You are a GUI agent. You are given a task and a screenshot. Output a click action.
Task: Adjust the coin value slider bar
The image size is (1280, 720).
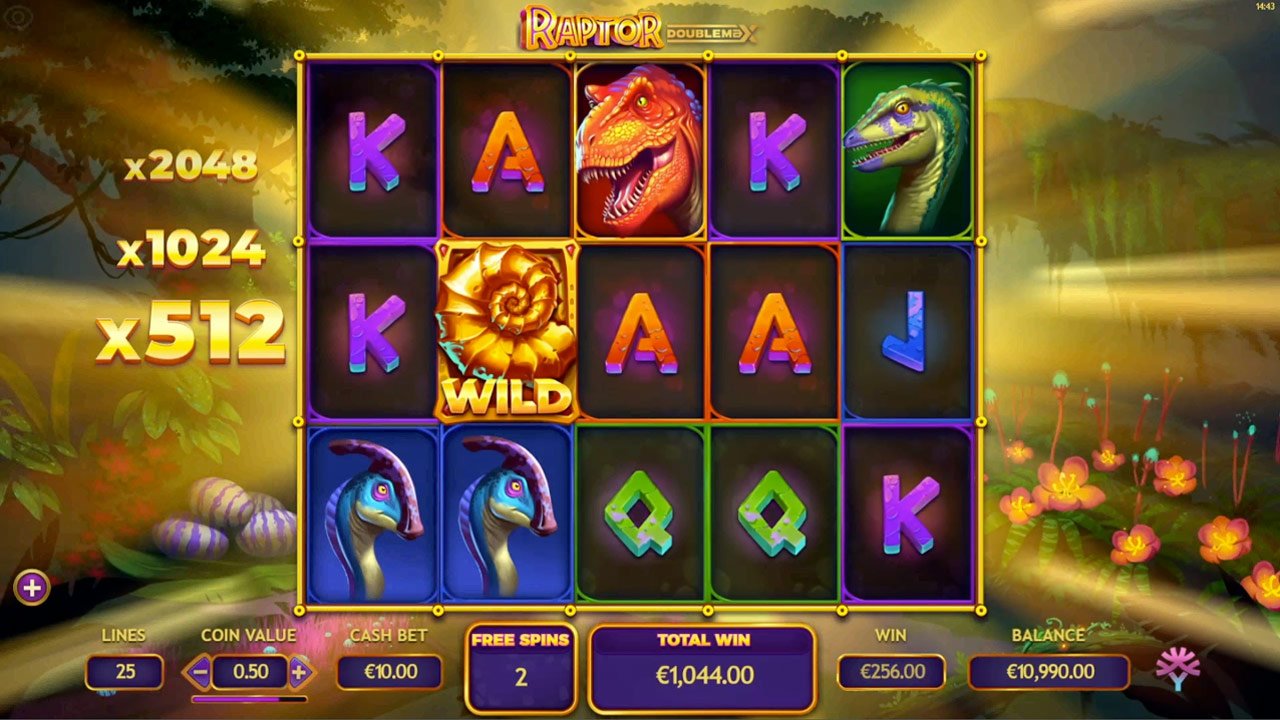[x=249, y=699]
